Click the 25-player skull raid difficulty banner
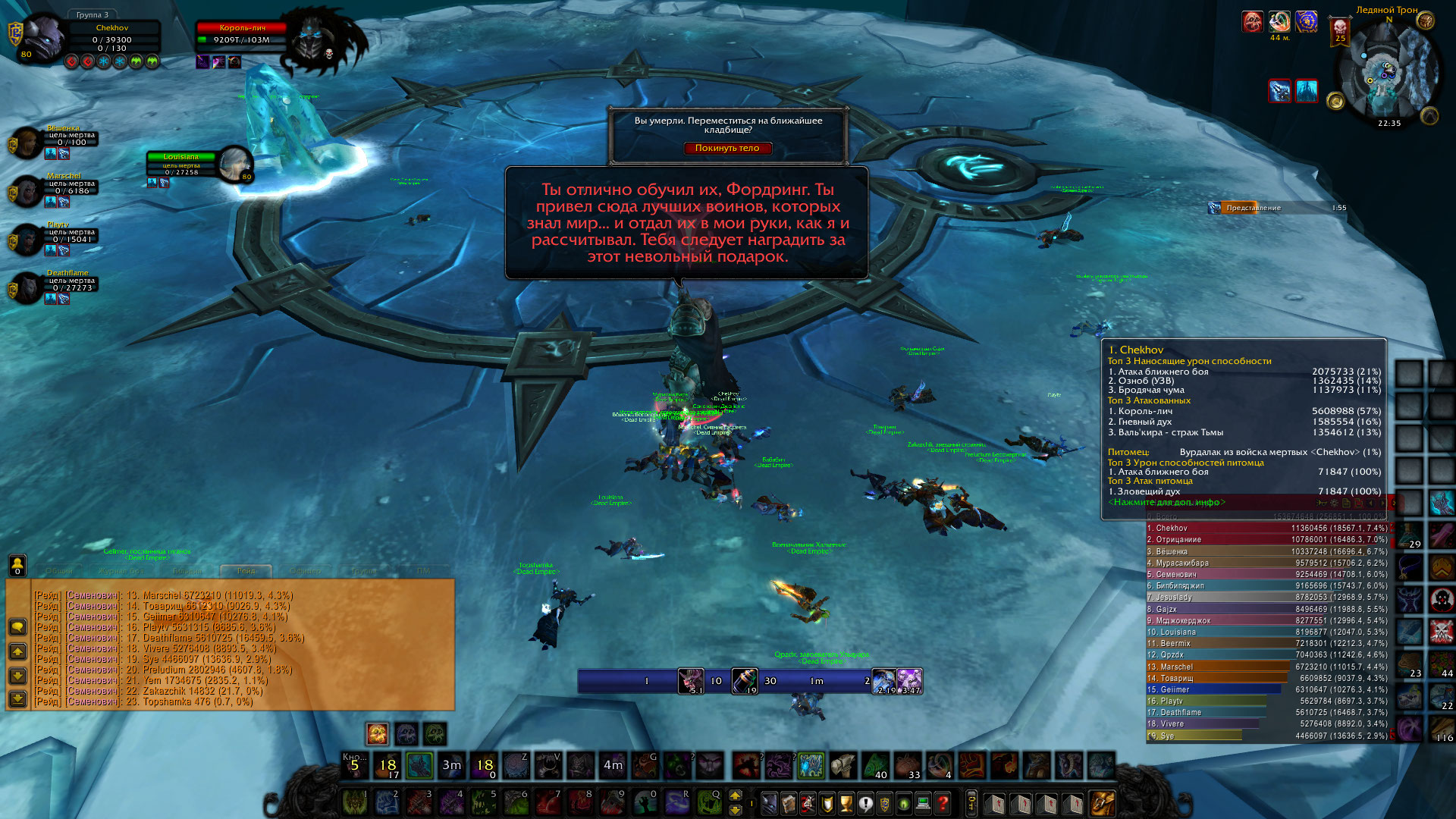The width and height of the screenshot is (1456, 819). tap(1340, 32)
